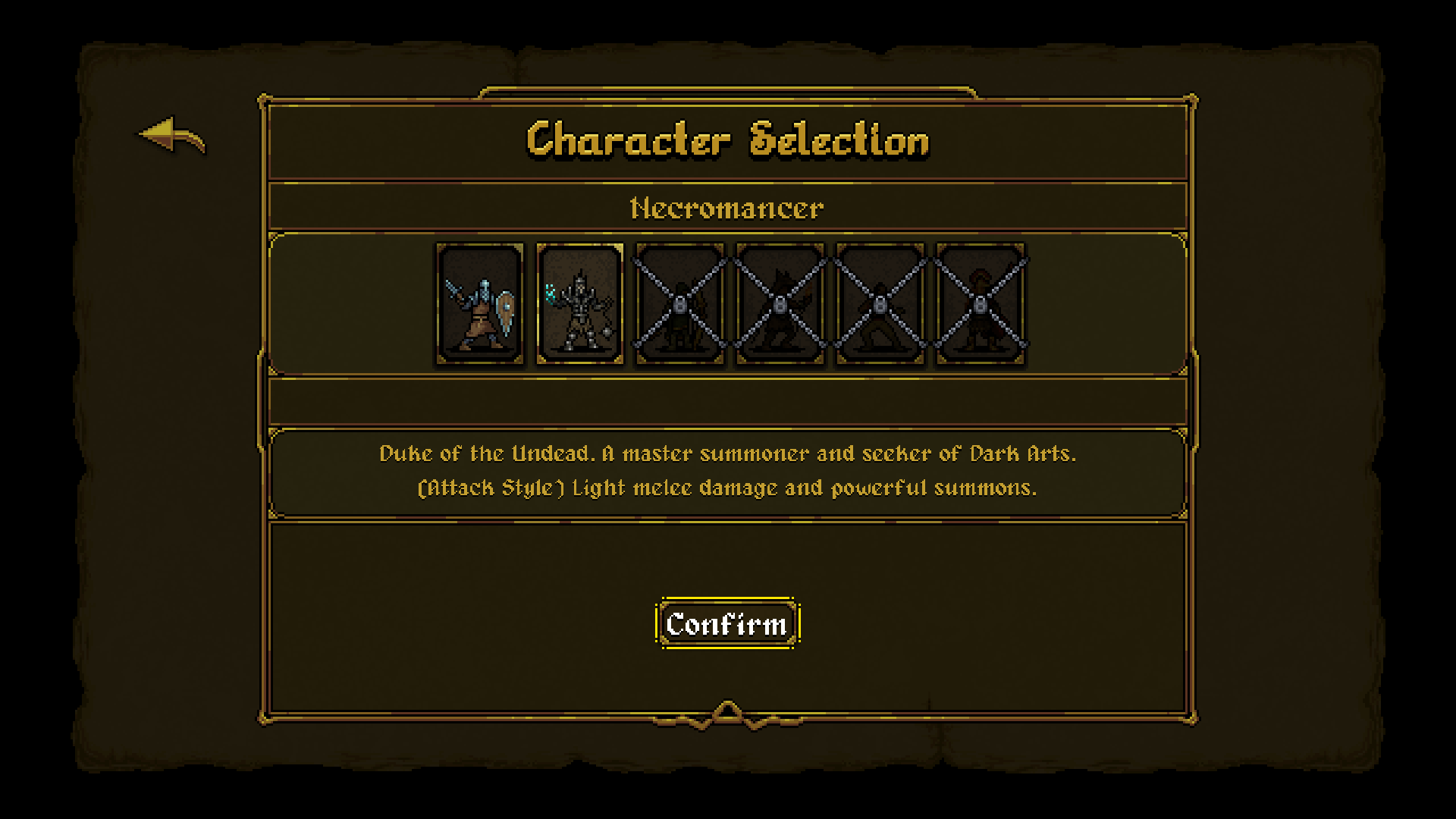The image size is (1456, 819).
Task: Click the glowing blue hand of the Necromancer
Action: pyautogui.click(x=550, y=293)
